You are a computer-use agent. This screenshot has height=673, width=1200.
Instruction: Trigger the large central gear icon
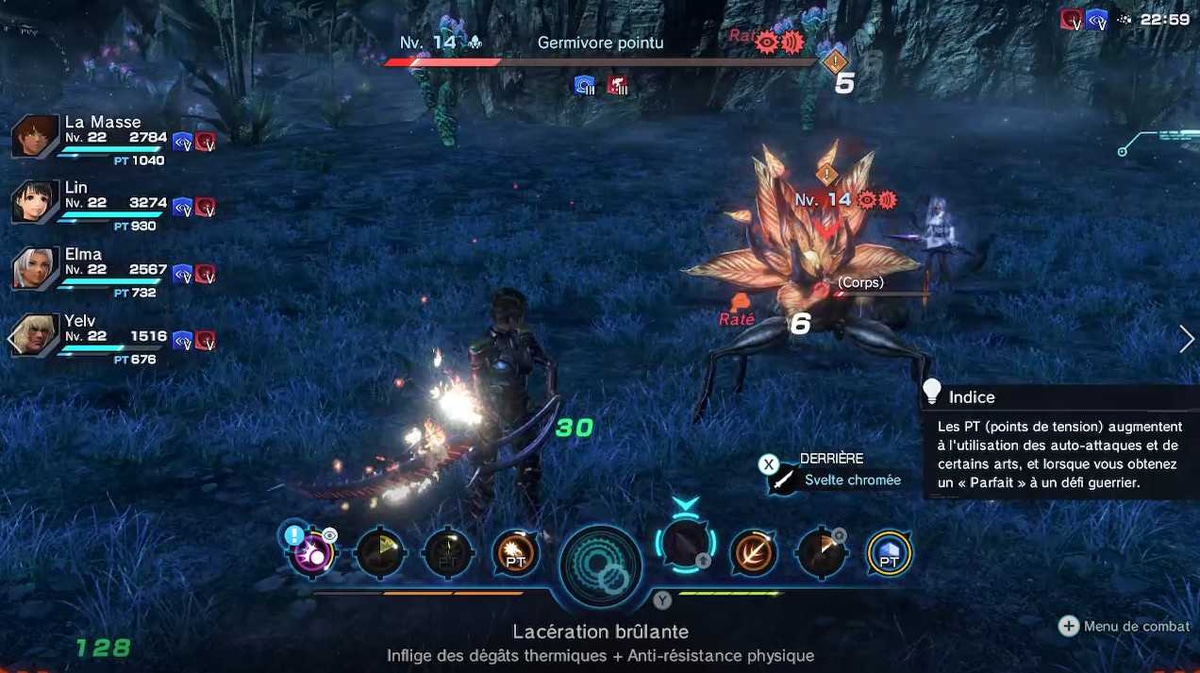pyautogui.click(x=600, y=565)
